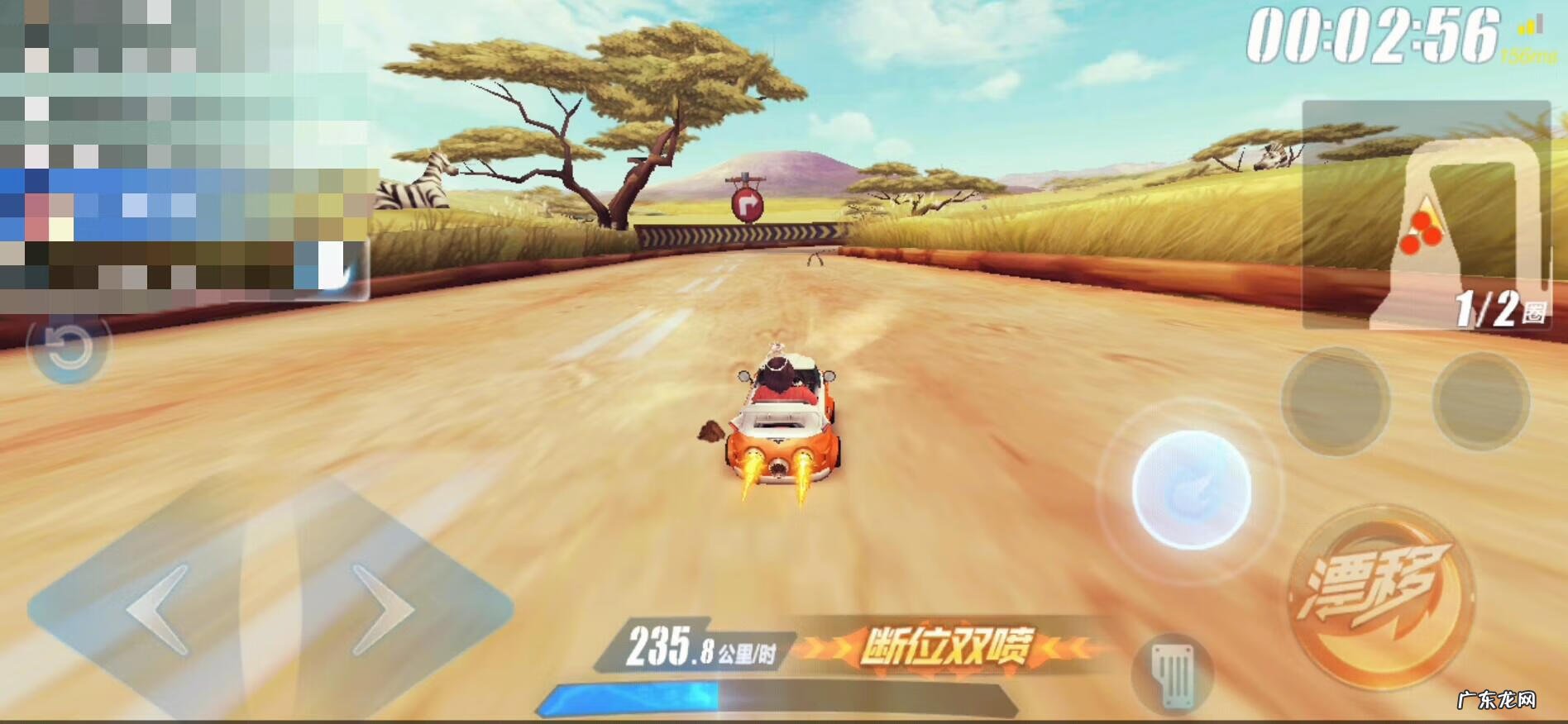Open the track minimap
The height and width of the screenshot is (724, 1568).
click(1425, 215)
